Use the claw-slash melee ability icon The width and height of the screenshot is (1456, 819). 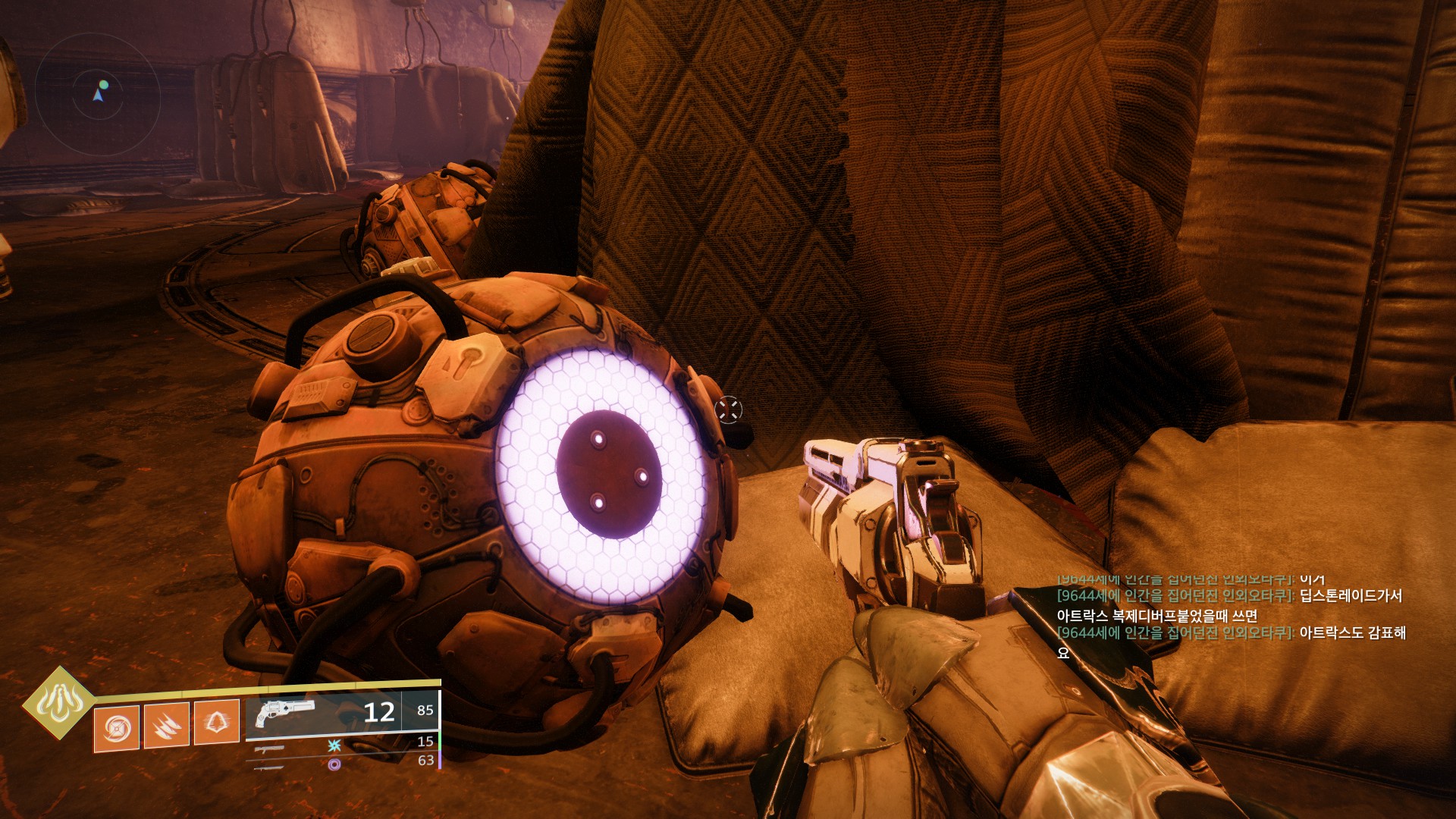point(166,726)
